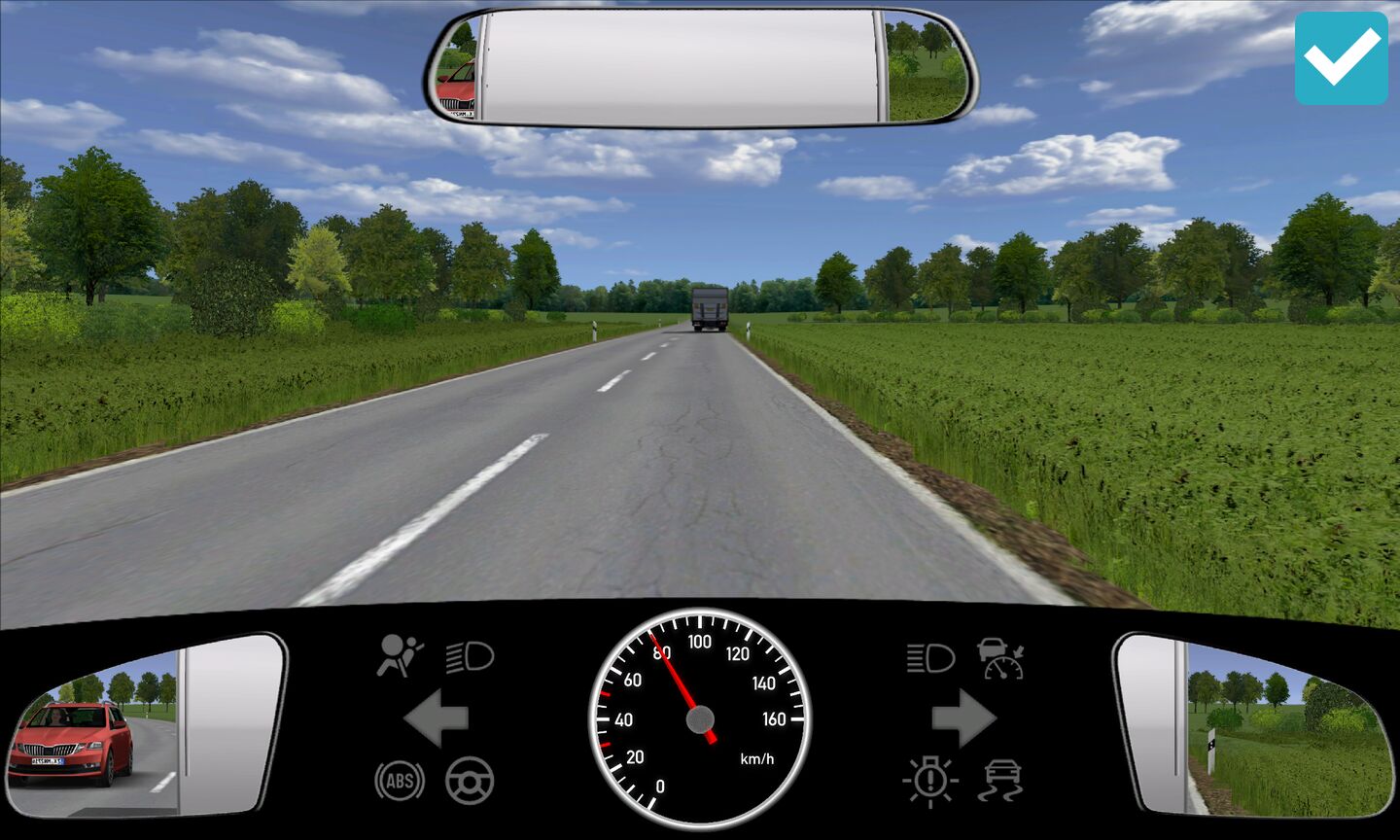Select the steering wheel warning icon

470,780
